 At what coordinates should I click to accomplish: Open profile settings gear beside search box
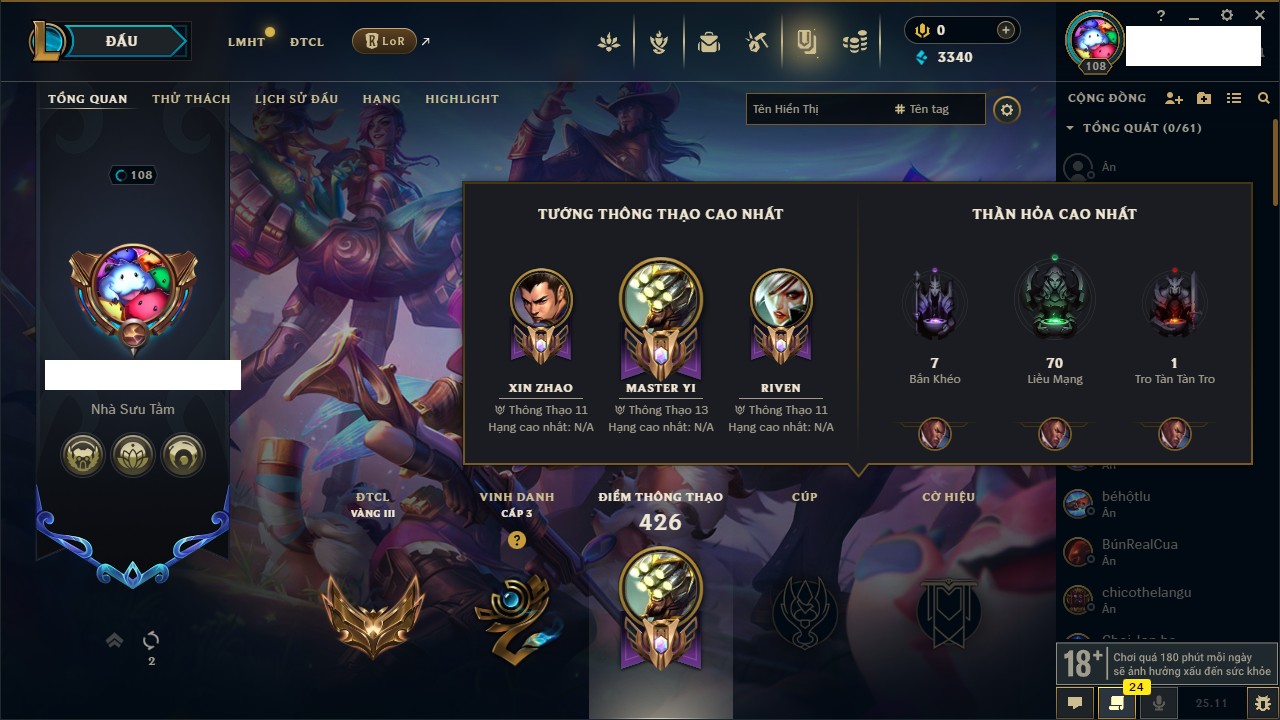click(x=1007, y=110)
